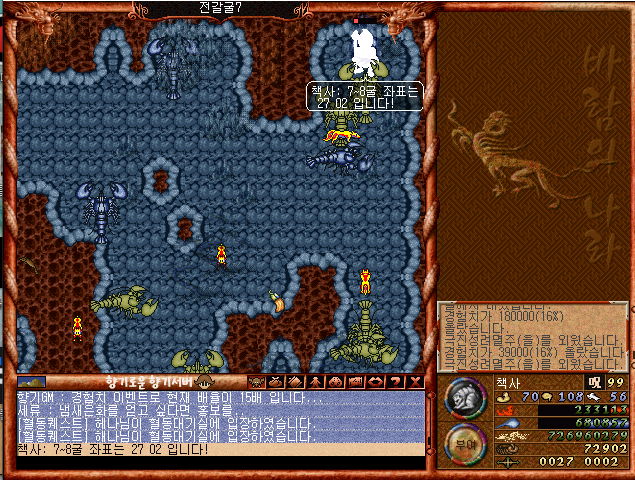Click the X button on the toolbar
Image resolution: width=635 pixels, height=480 pixels.
(x=417, y=381)
